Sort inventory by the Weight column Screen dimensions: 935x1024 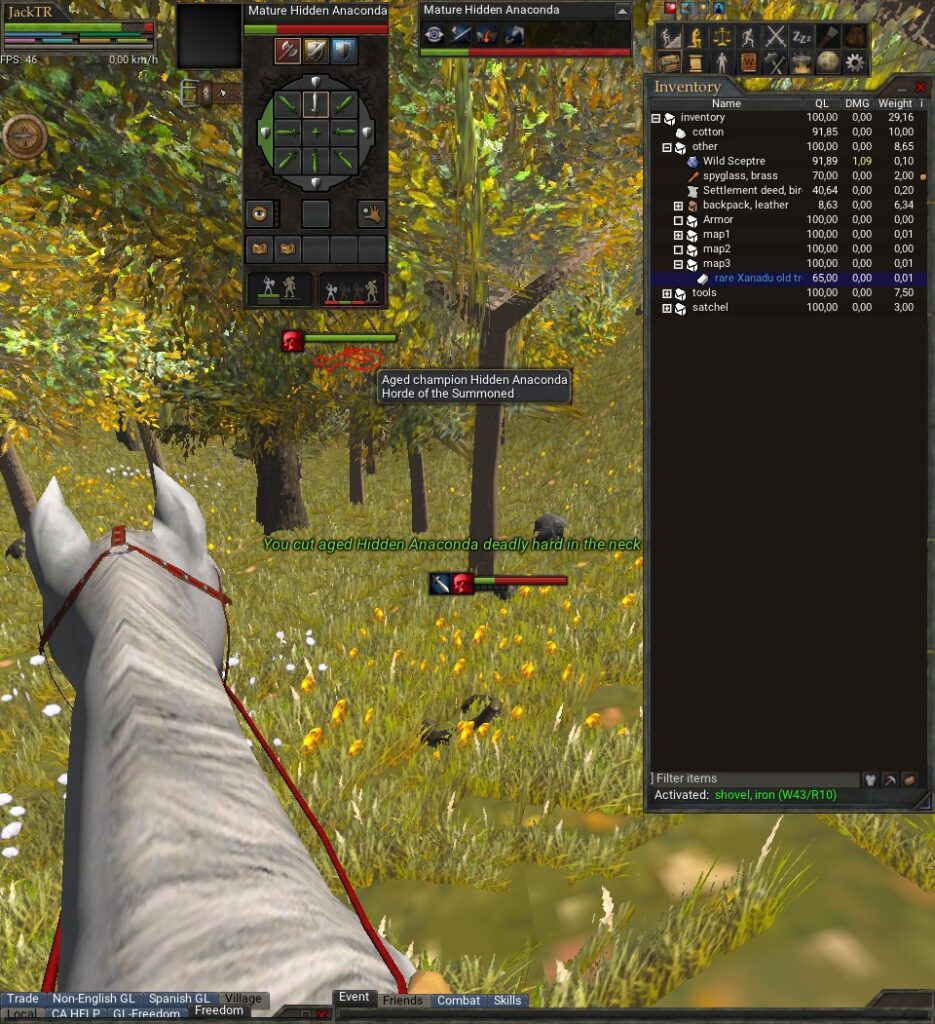[x=894, y=103]
